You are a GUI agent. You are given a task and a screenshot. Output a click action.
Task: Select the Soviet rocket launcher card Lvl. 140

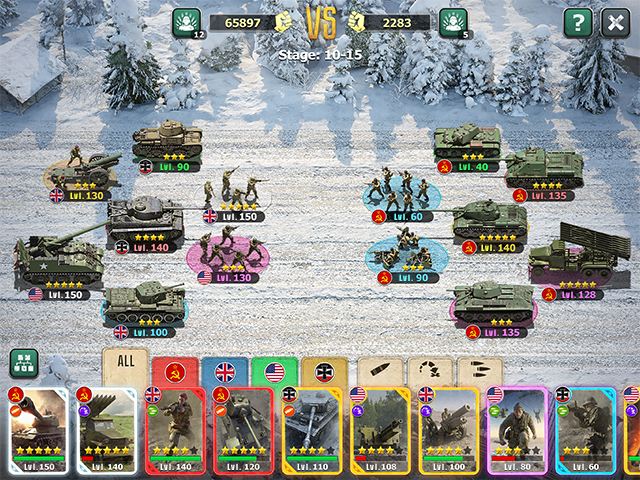108,430
